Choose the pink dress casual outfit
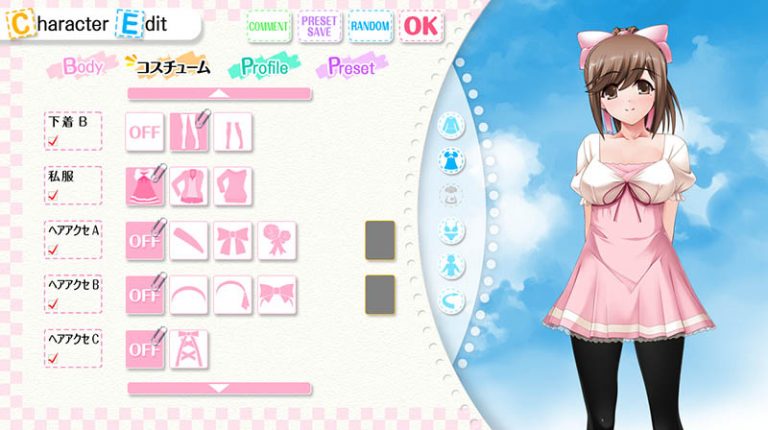768x430 pixels. pos(145,186)
